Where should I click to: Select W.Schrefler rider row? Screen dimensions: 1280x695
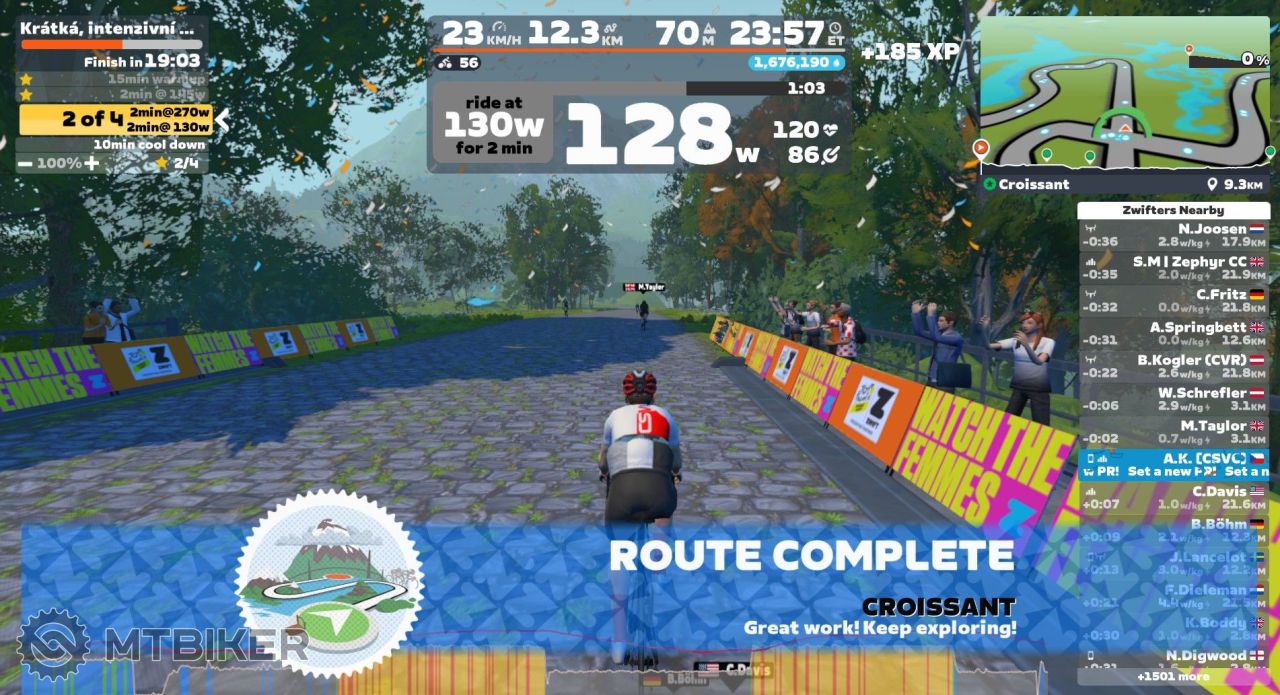[1173, 399]
